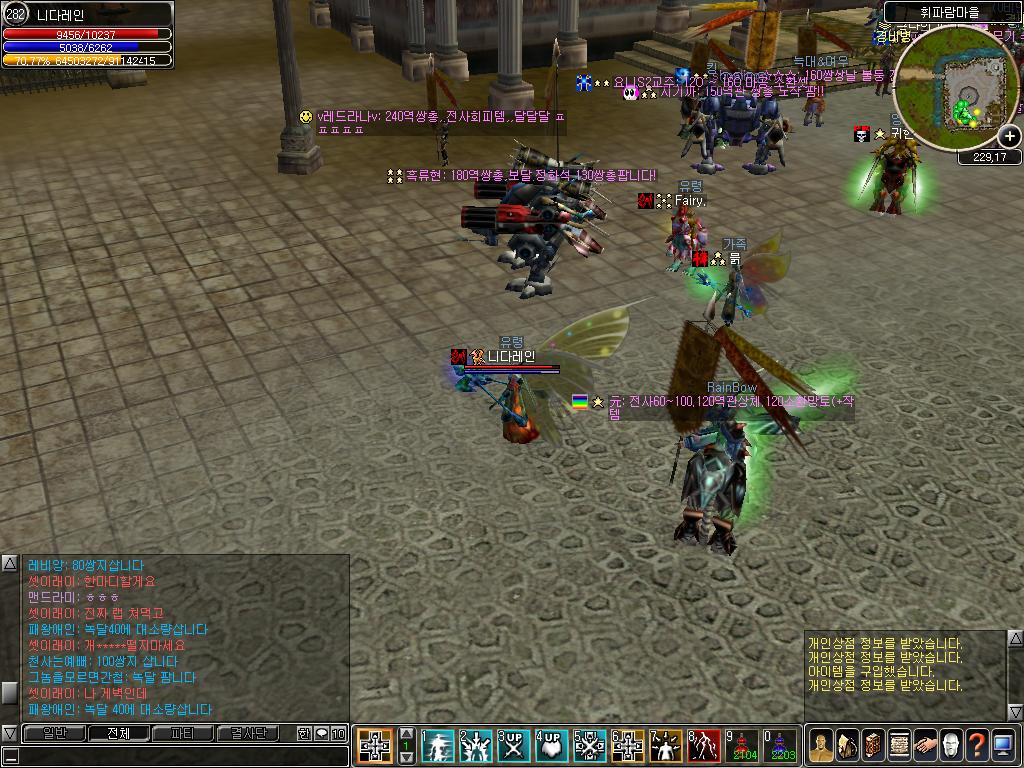This screenshot has height=768, width=1024.
Task: Show the 결사단 chat tab
Action: click(x=248, y=733)
